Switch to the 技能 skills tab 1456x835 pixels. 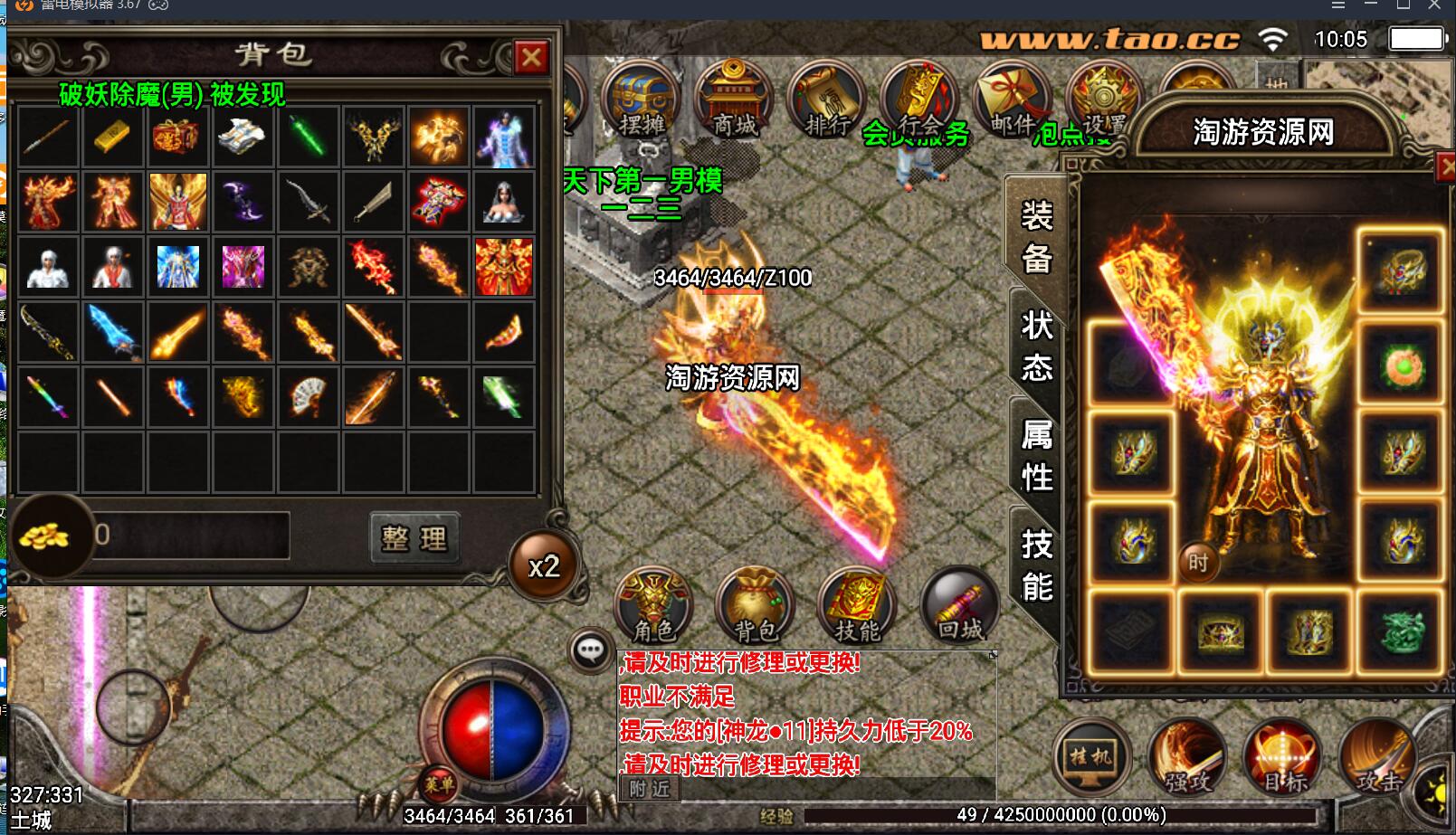(1036, 565)
